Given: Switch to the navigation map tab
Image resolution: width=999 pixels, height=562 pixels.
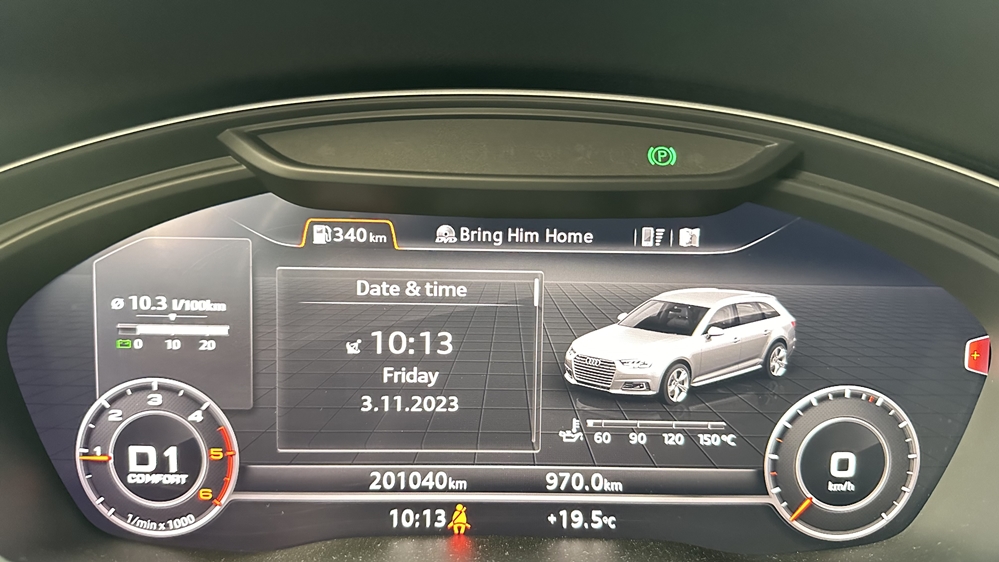Looking at the screenshot, I should tap(689, 237).
